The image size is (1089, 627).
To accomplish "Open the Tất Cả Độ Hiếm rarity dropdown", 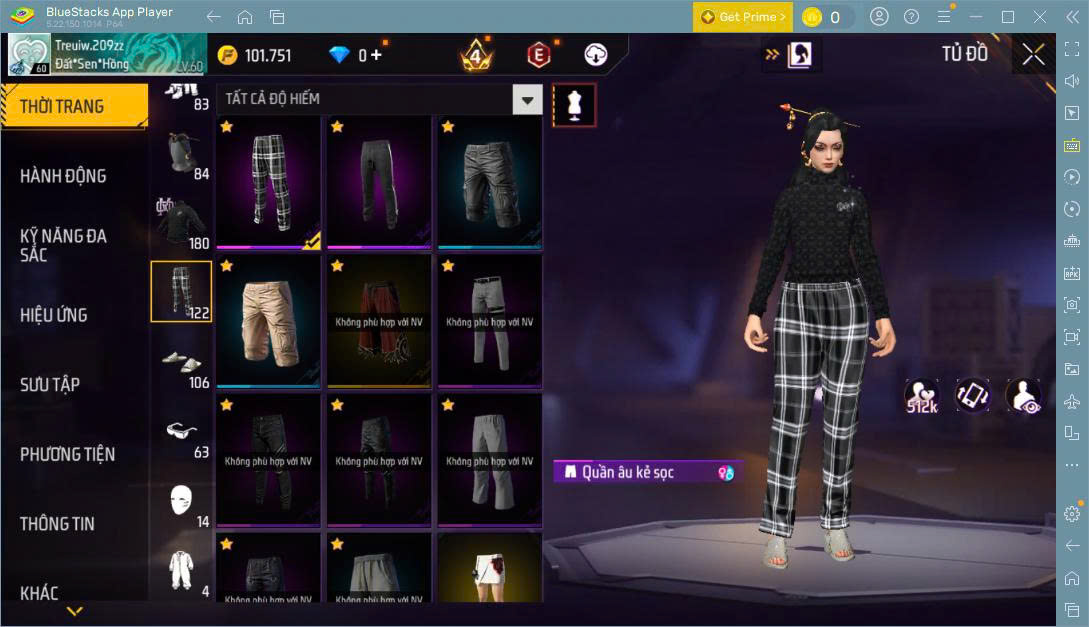I will 527,99.
